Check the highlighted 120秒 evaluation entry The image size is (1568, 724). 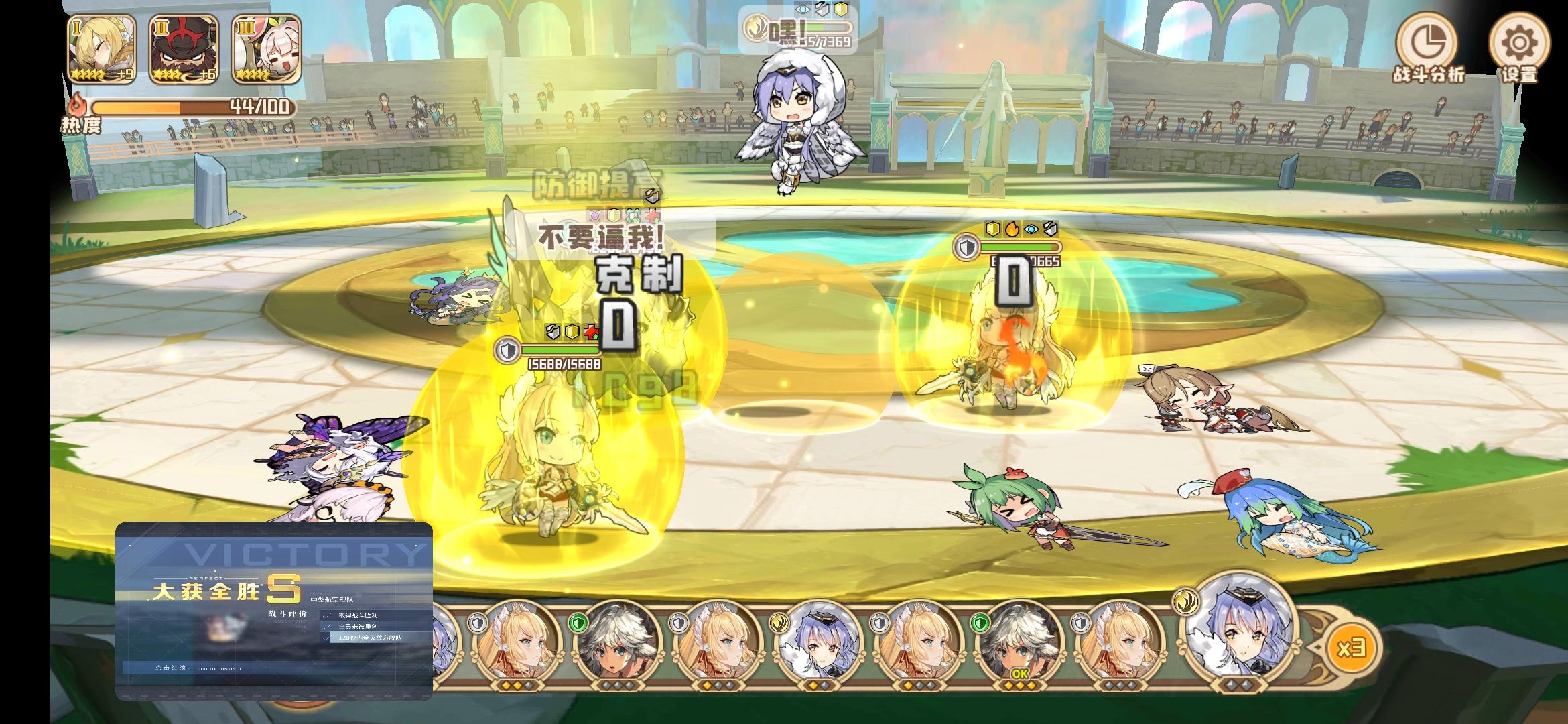click(371, 638)
